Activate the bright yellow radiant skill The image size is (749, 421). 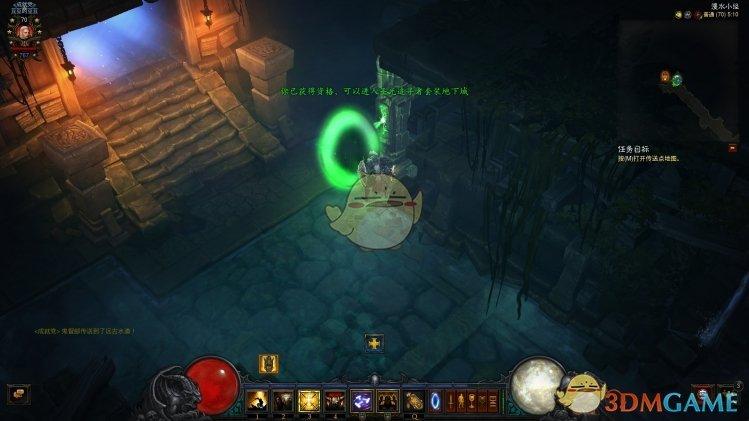coord(309,400)
